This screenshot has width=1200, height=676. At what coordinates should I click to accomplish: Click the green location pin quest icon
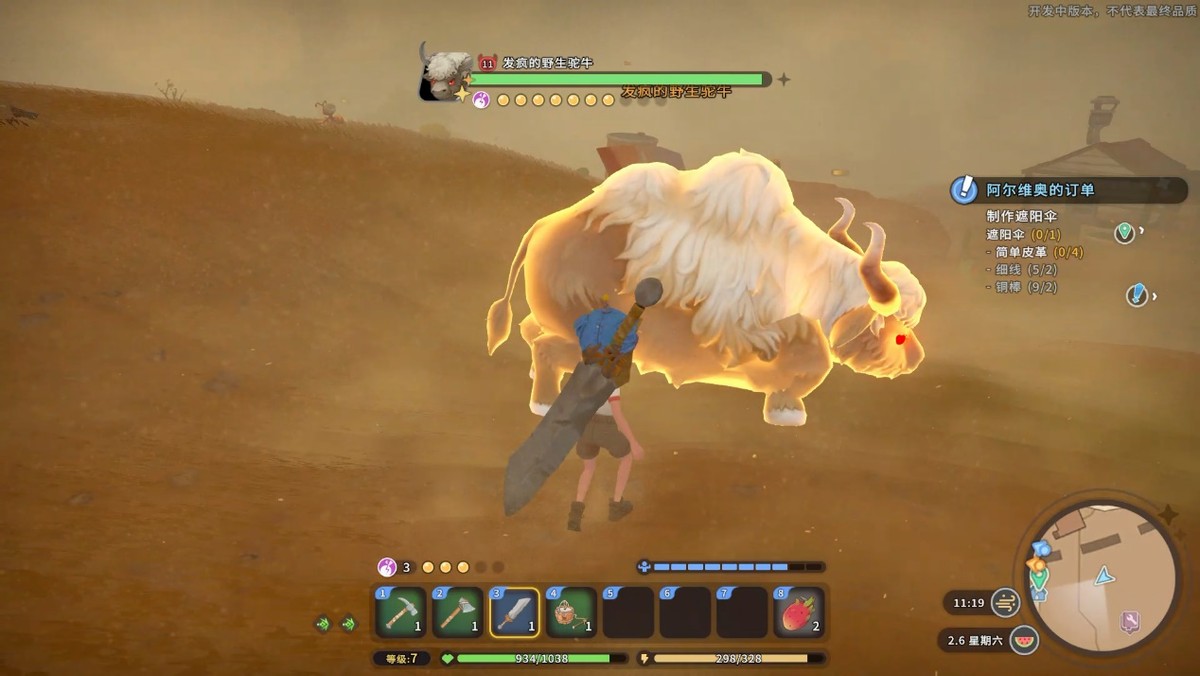pos(1125,233)
